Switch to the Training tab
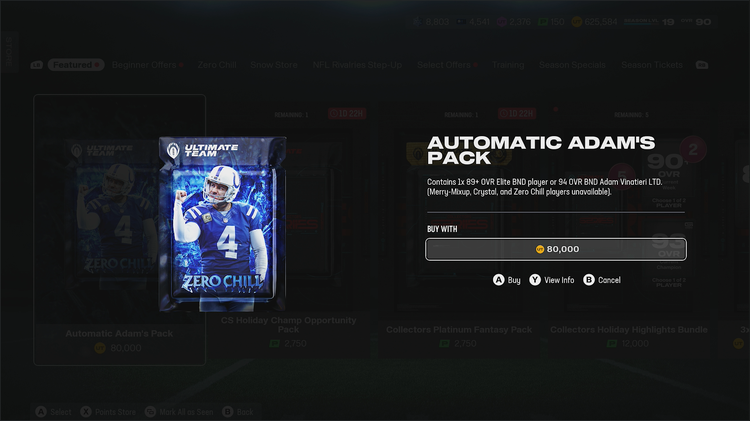This screenshot has width=750, height=421. point(508,65)
